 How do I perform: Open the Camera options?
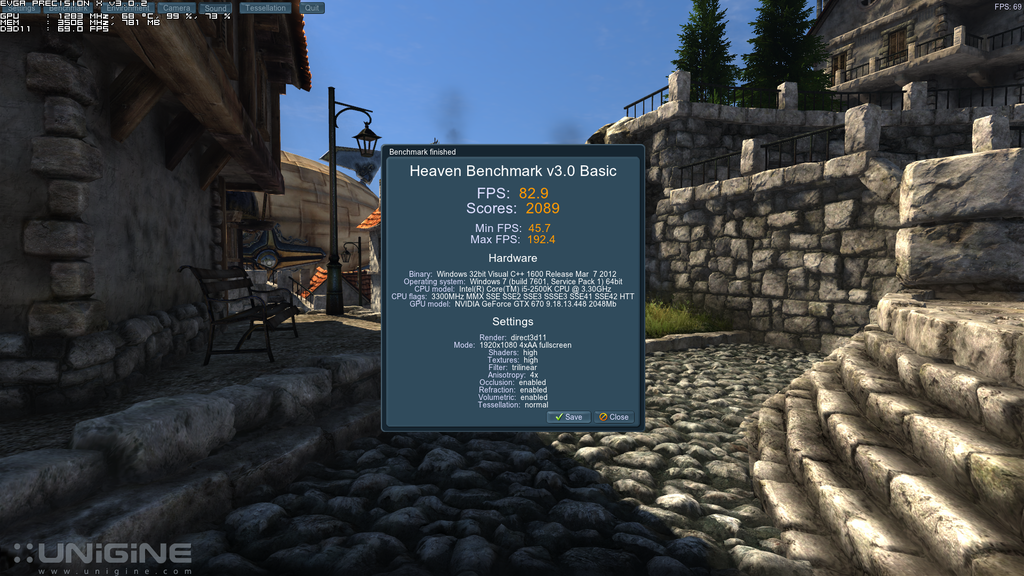click(176, 8)
